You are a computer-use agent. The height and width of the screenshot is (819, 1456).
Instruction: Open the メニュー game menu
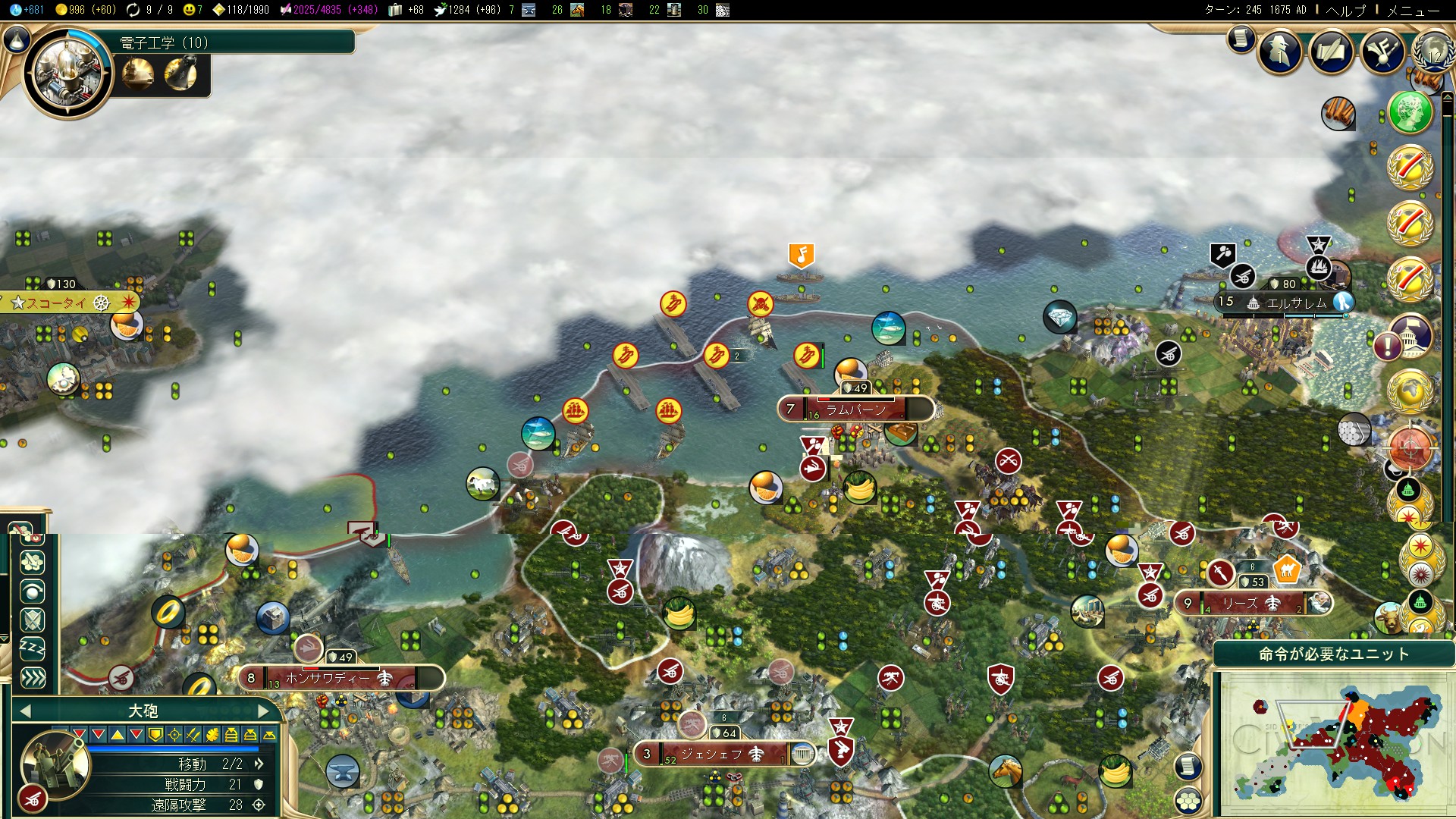click(x=1413, y=10)
